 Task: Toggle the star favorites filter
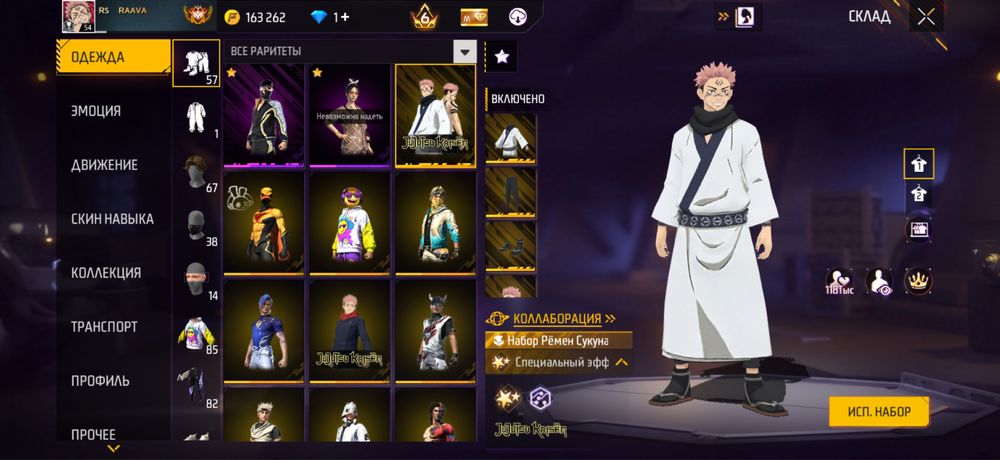501,57
